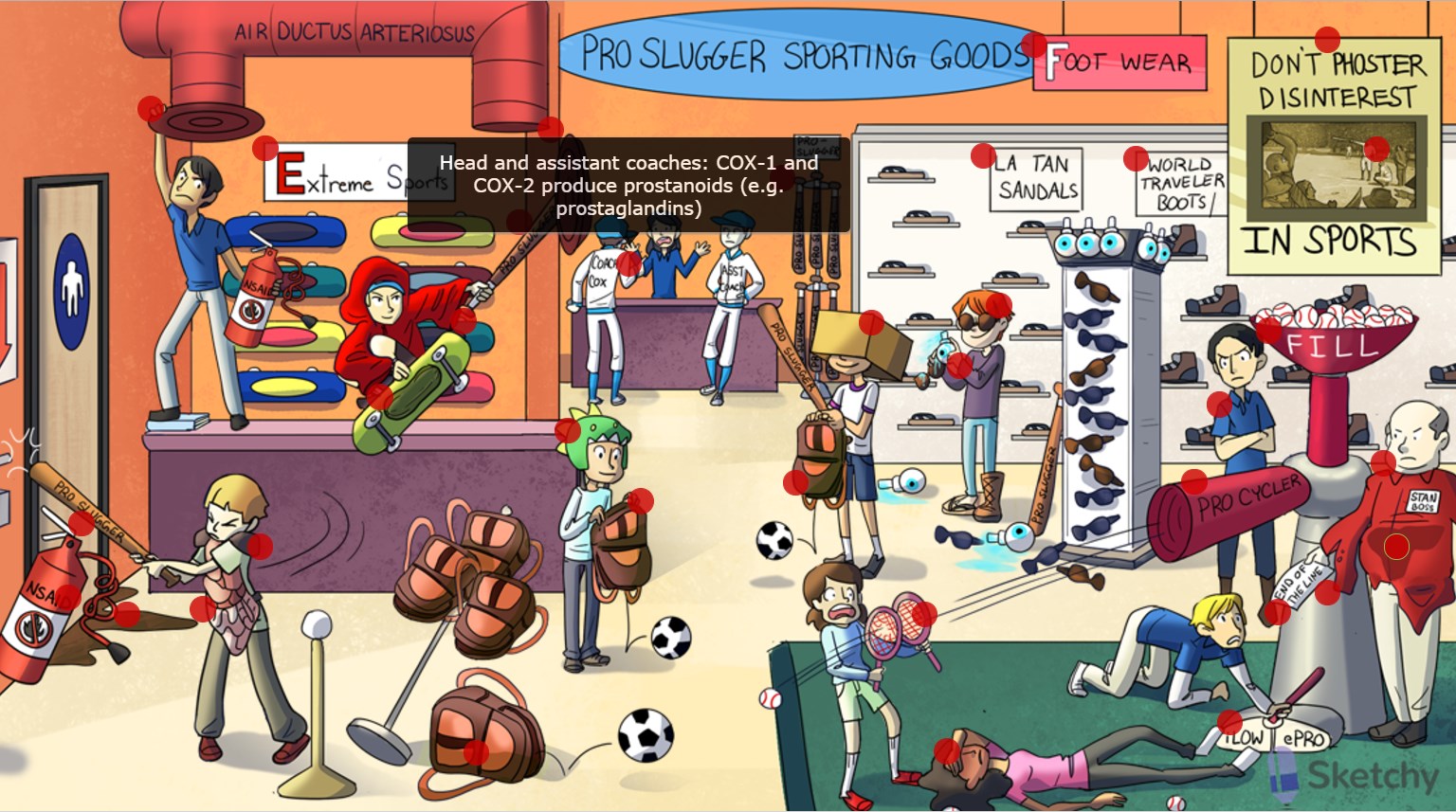The height and width of the screenshot is (812, 1456).
Task: Select the hotspot on the cardboard box
Action: click(871, 322)
